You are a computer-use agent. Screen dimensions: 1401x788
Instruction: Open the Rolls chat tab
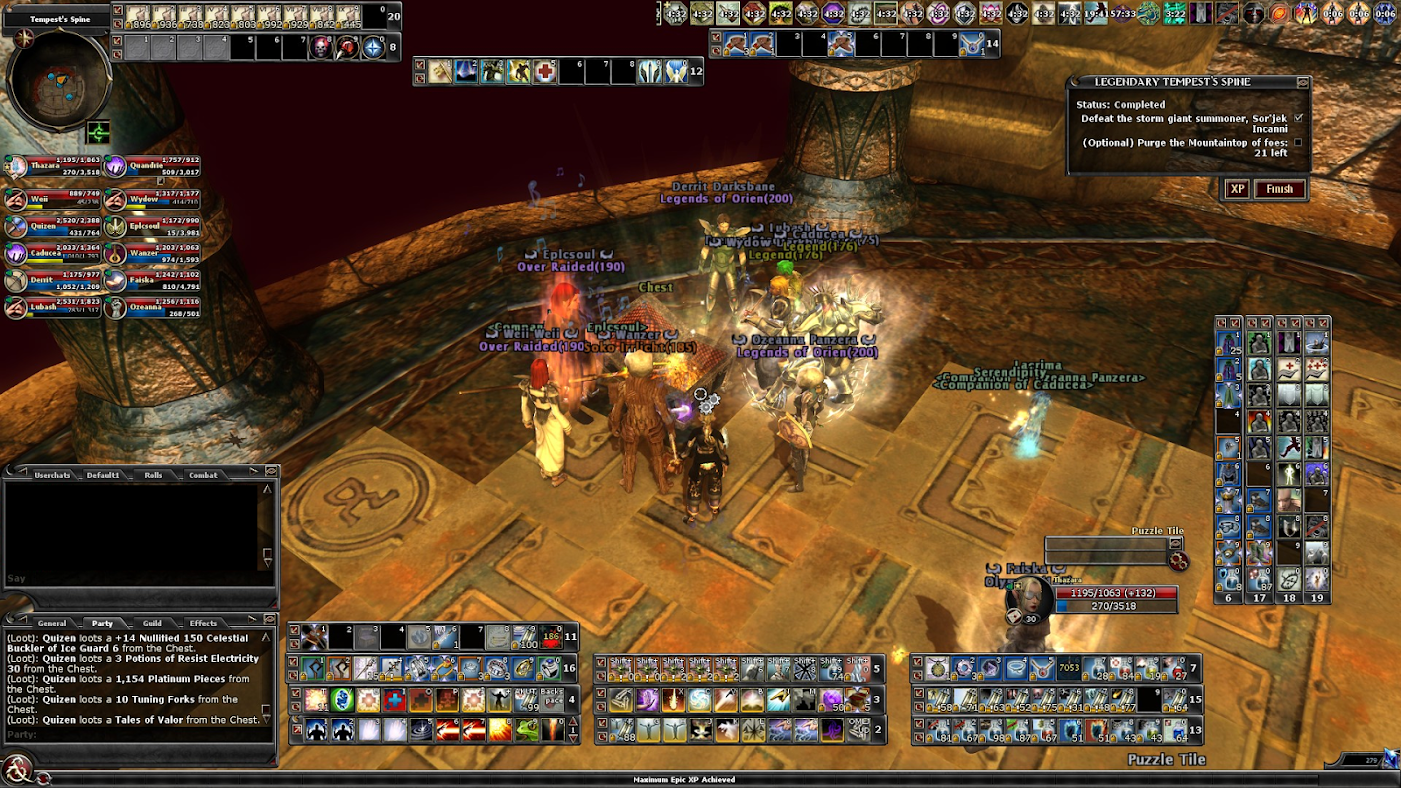point(153,475)
